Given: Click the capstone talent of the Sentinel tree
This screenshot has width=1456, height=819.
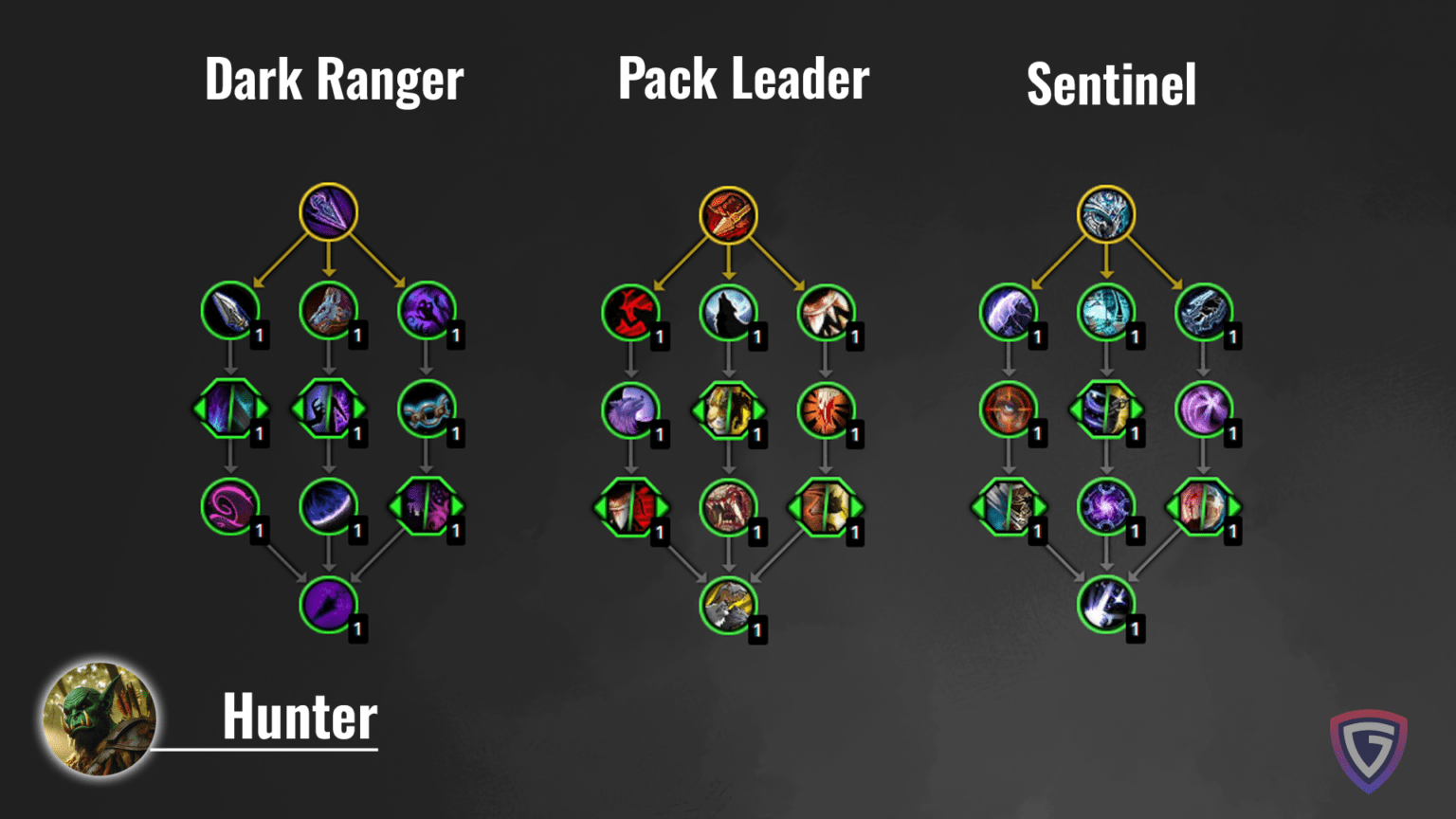Looking at the screenshot, I should click(x=1107, y=605).
